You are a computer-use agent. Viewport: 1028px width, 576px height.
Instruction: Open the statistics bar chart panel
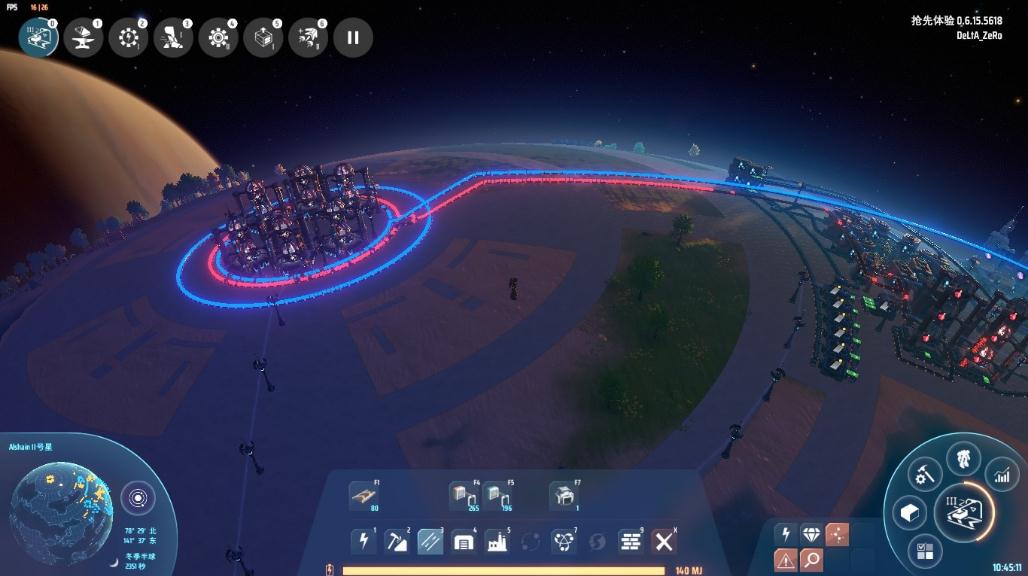pos(1001,475)
